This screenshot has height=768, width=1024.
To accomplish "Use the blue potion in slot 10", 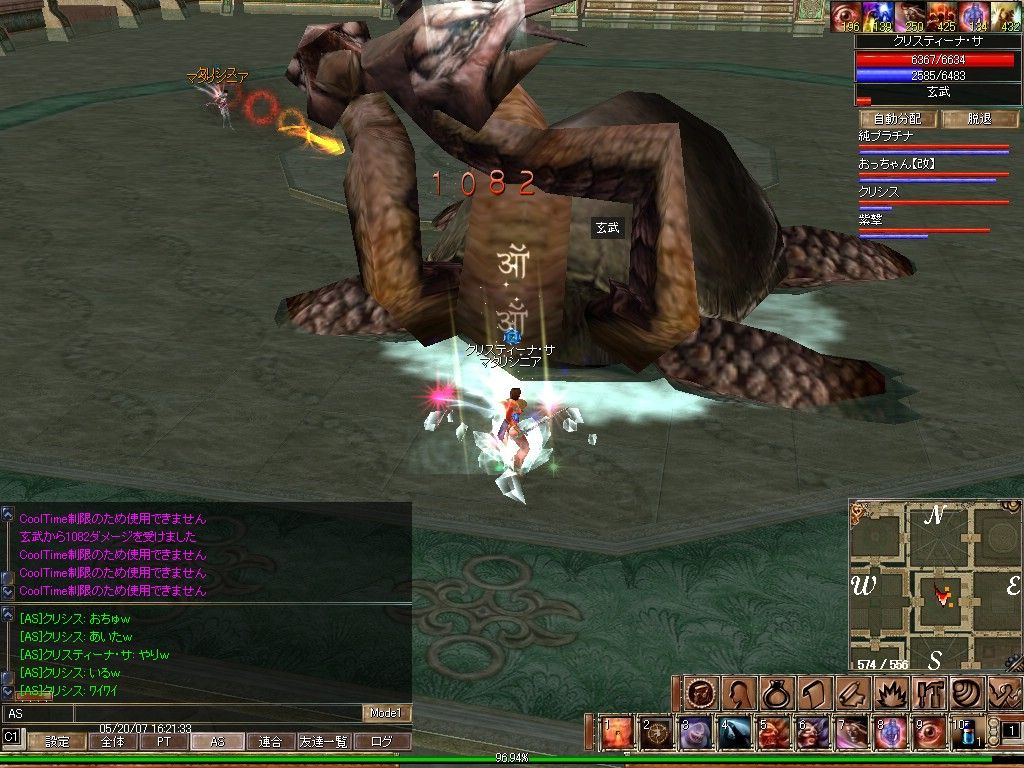I will tap(968, 734).
